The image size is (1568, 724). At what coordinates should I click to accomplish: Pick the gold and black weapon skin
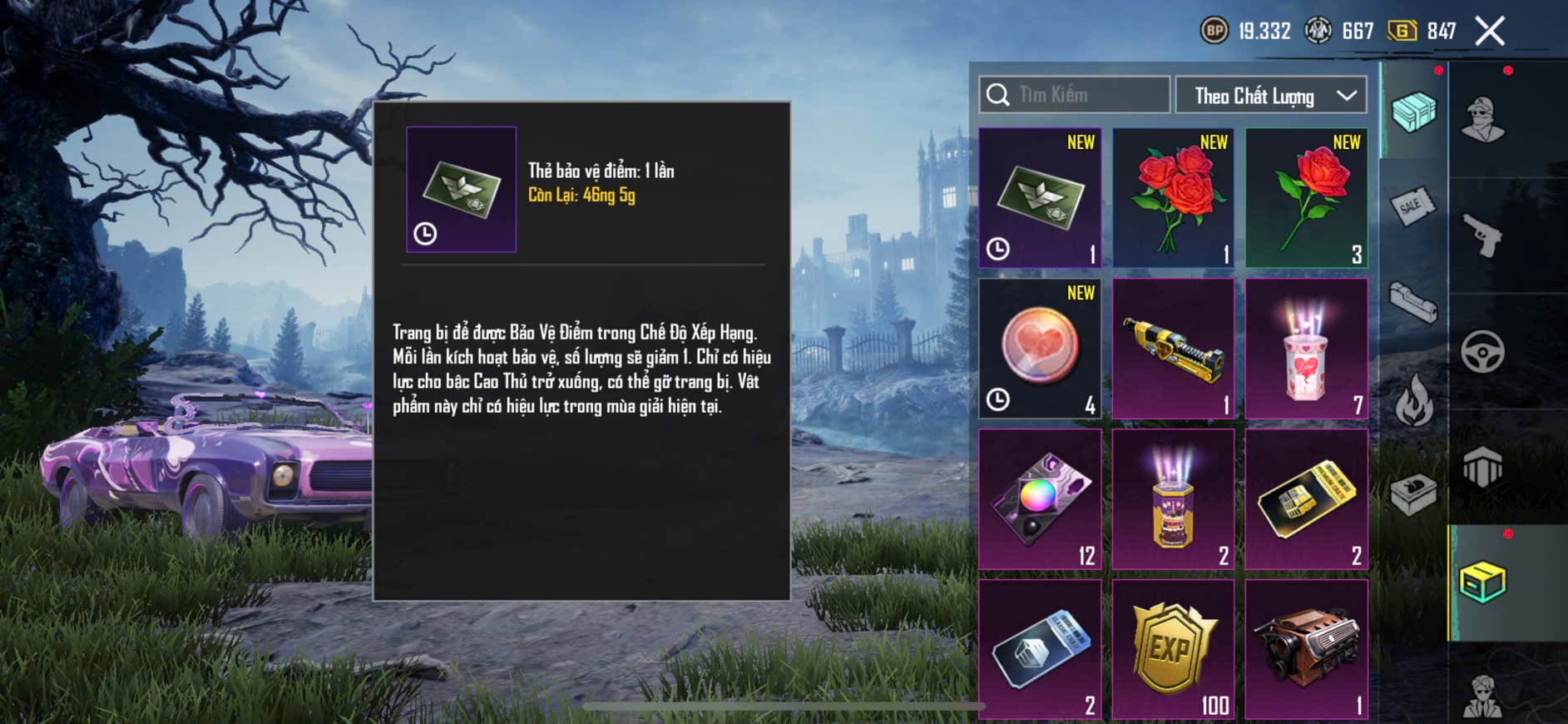pyautogui.click(x=1173, y=349)
